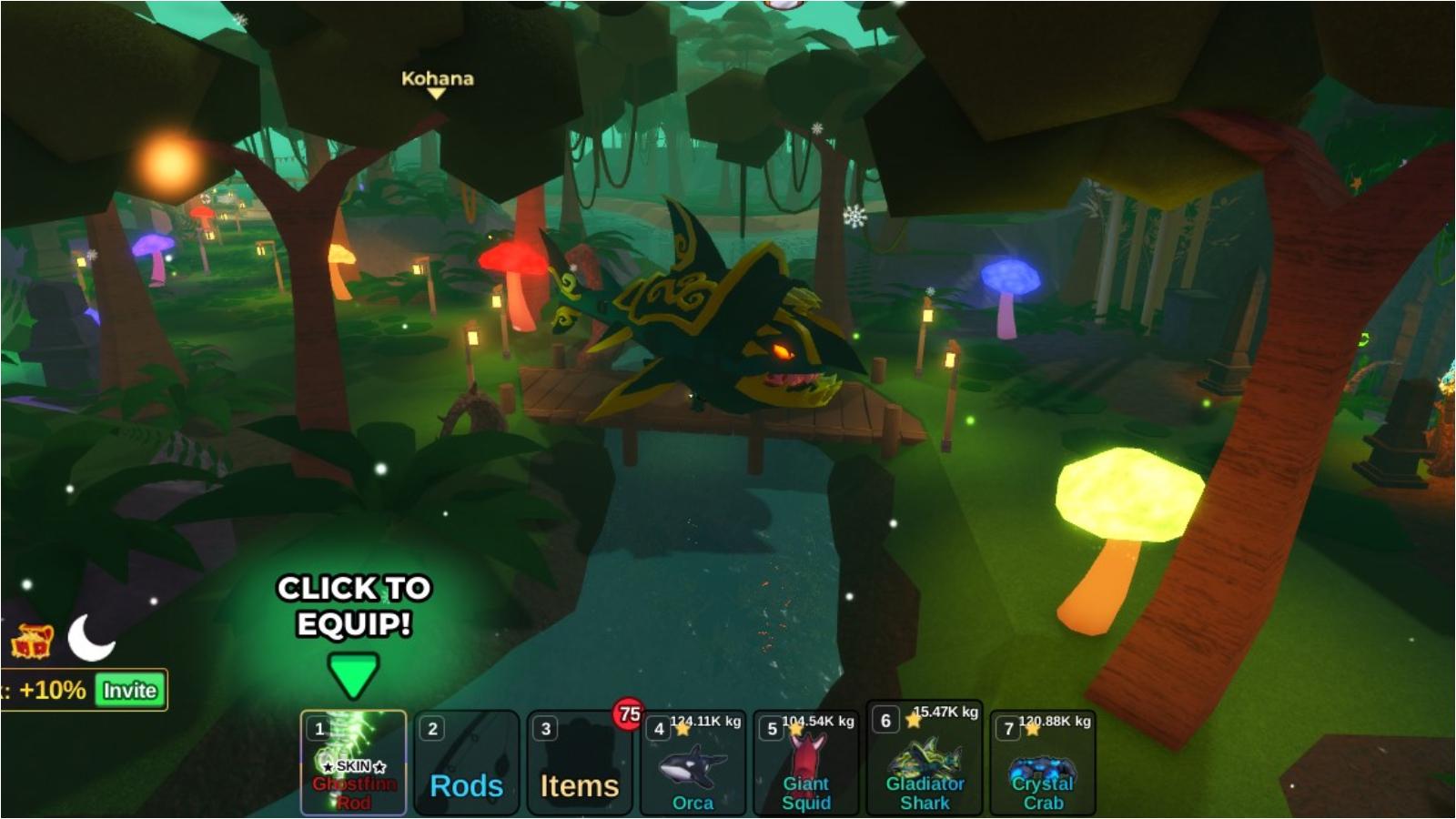Open the Rods tab in the hotbar

[466, 786]
